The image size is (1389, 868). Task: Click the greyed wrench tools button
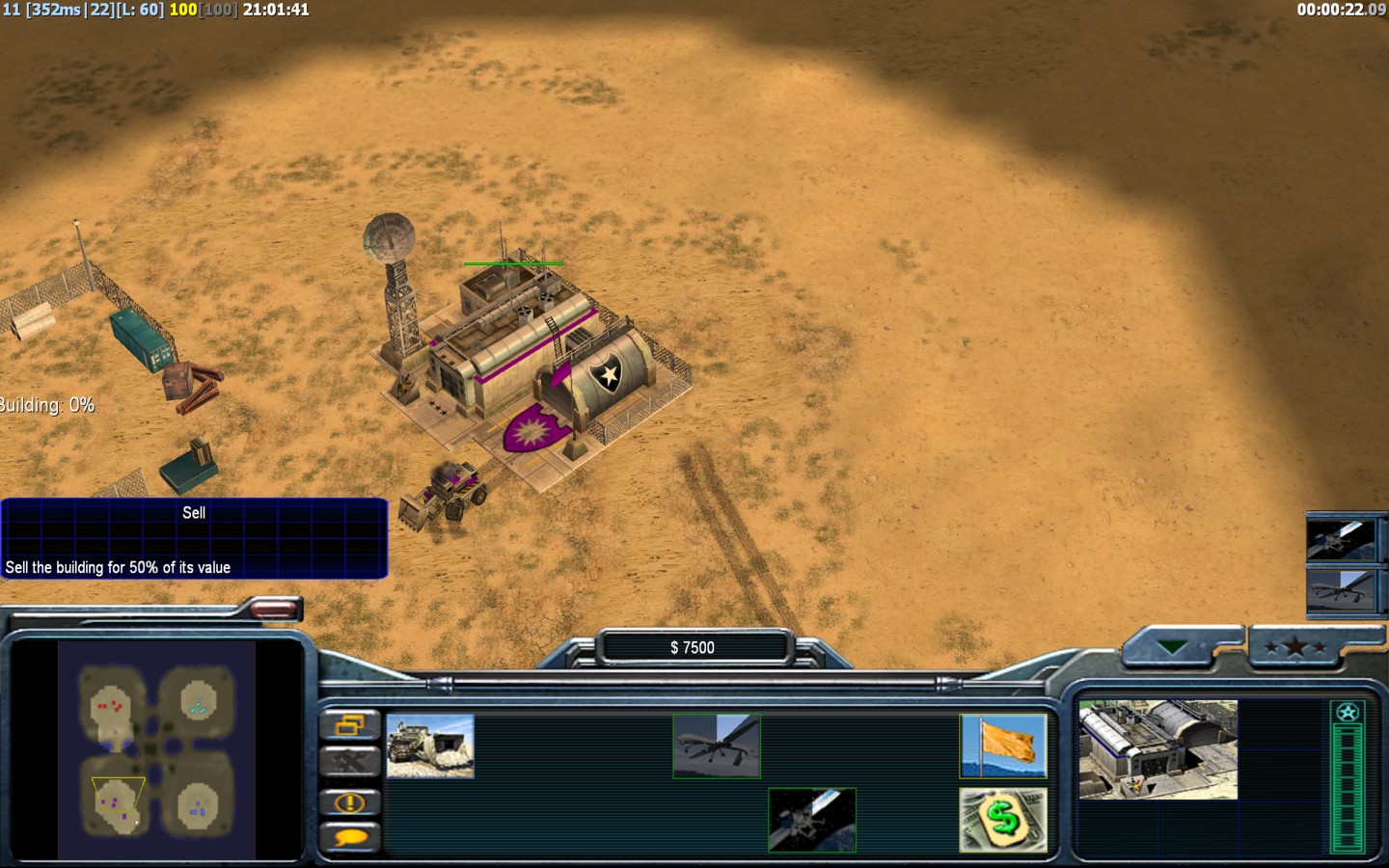coord(349,763)
